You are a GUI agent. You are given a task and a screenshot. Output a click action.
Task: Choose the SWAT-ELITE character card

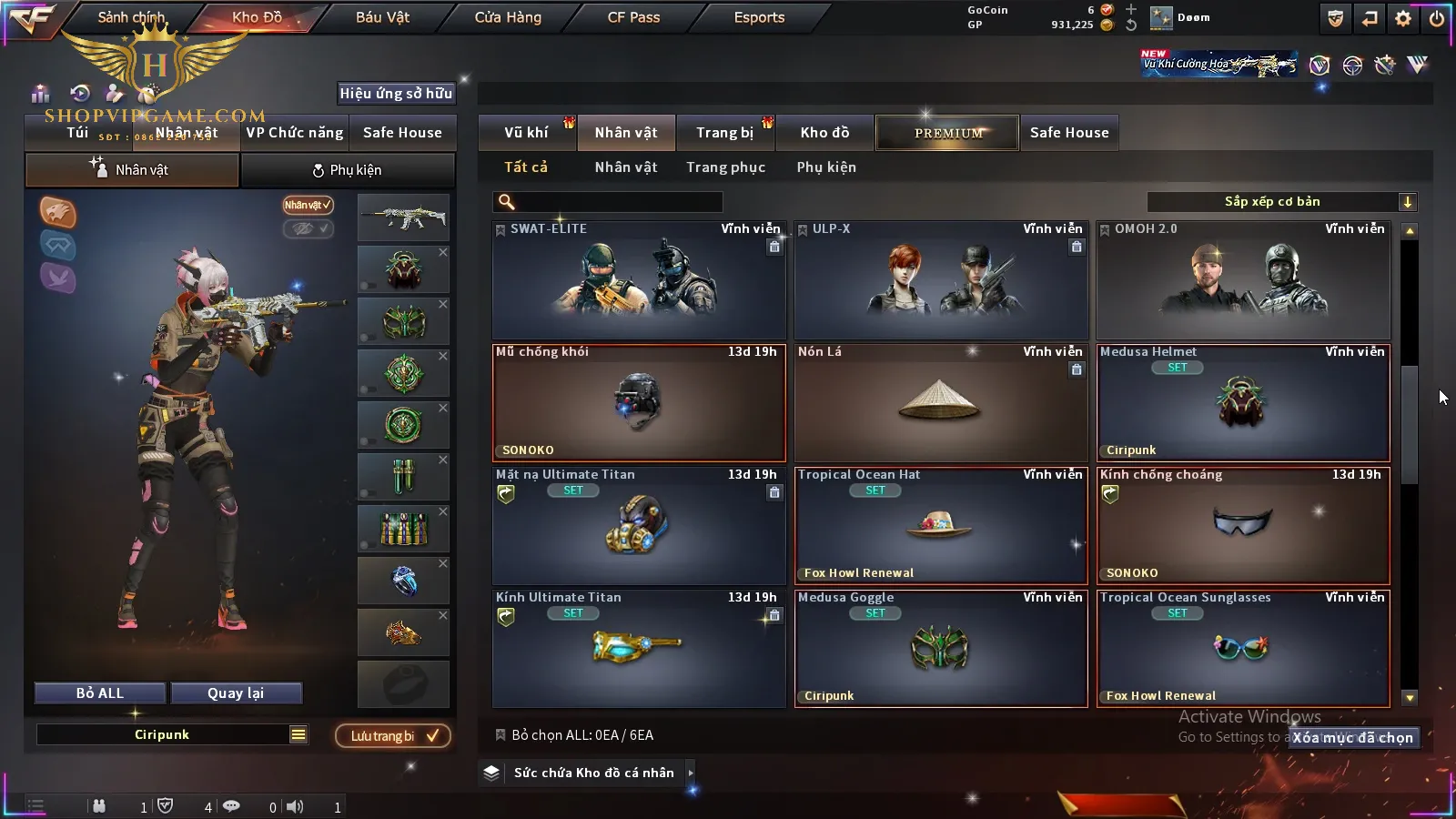[639, 280]
